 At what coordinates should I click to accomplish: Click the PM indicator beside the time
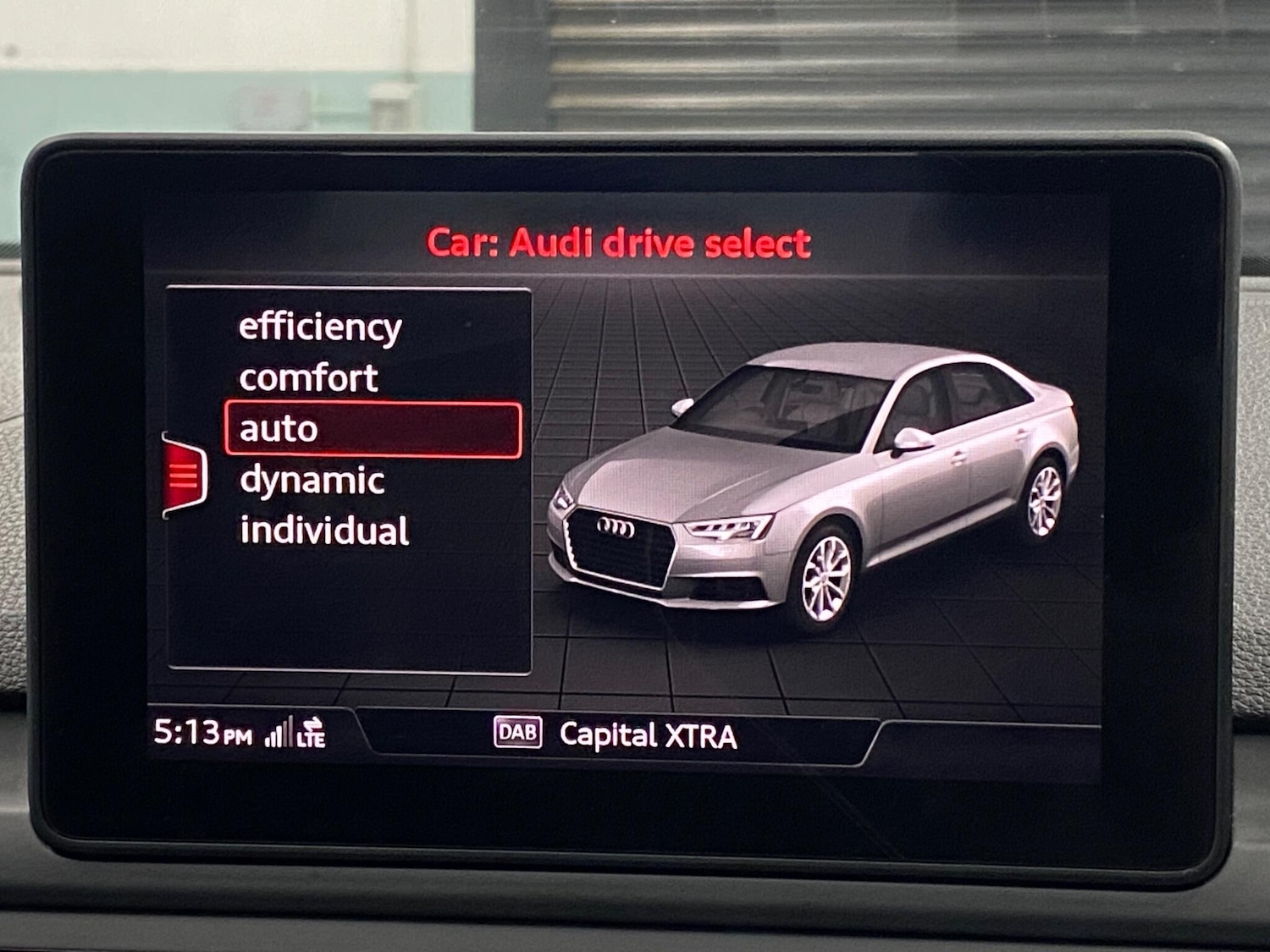(x=240, y=735)
